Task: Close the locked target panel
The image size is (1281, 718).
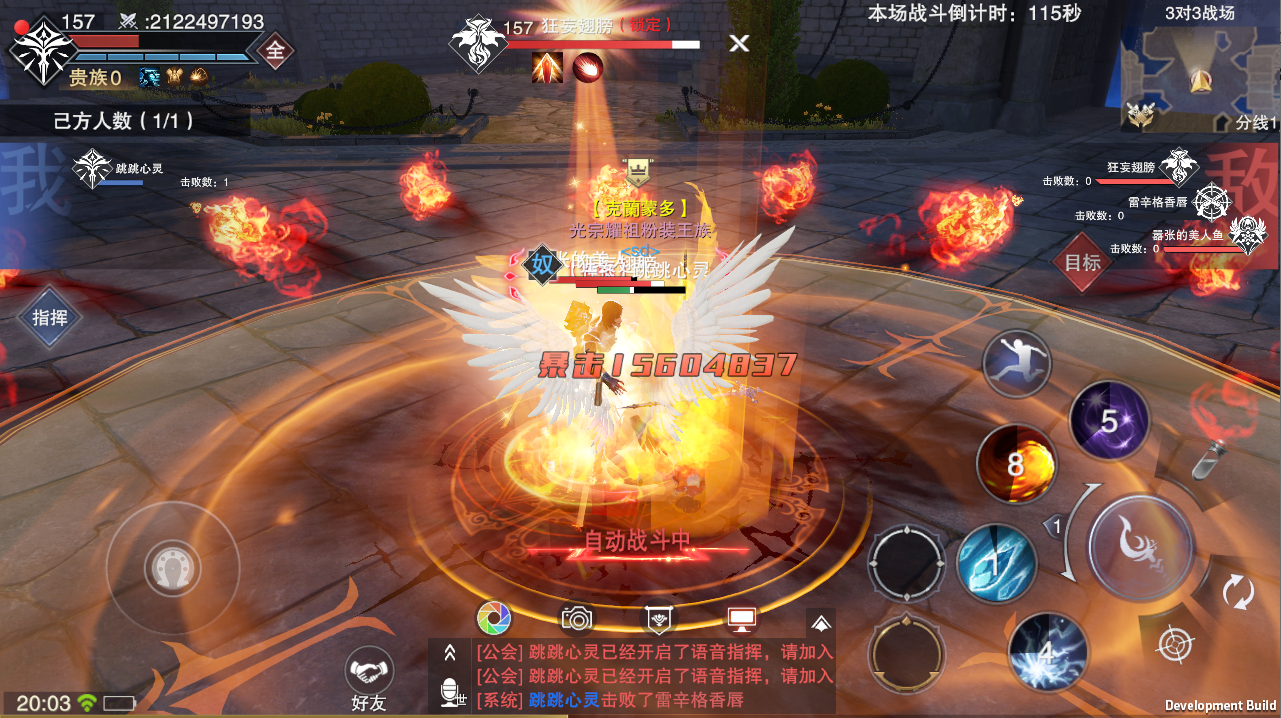Action: click(x=738, y=43)
